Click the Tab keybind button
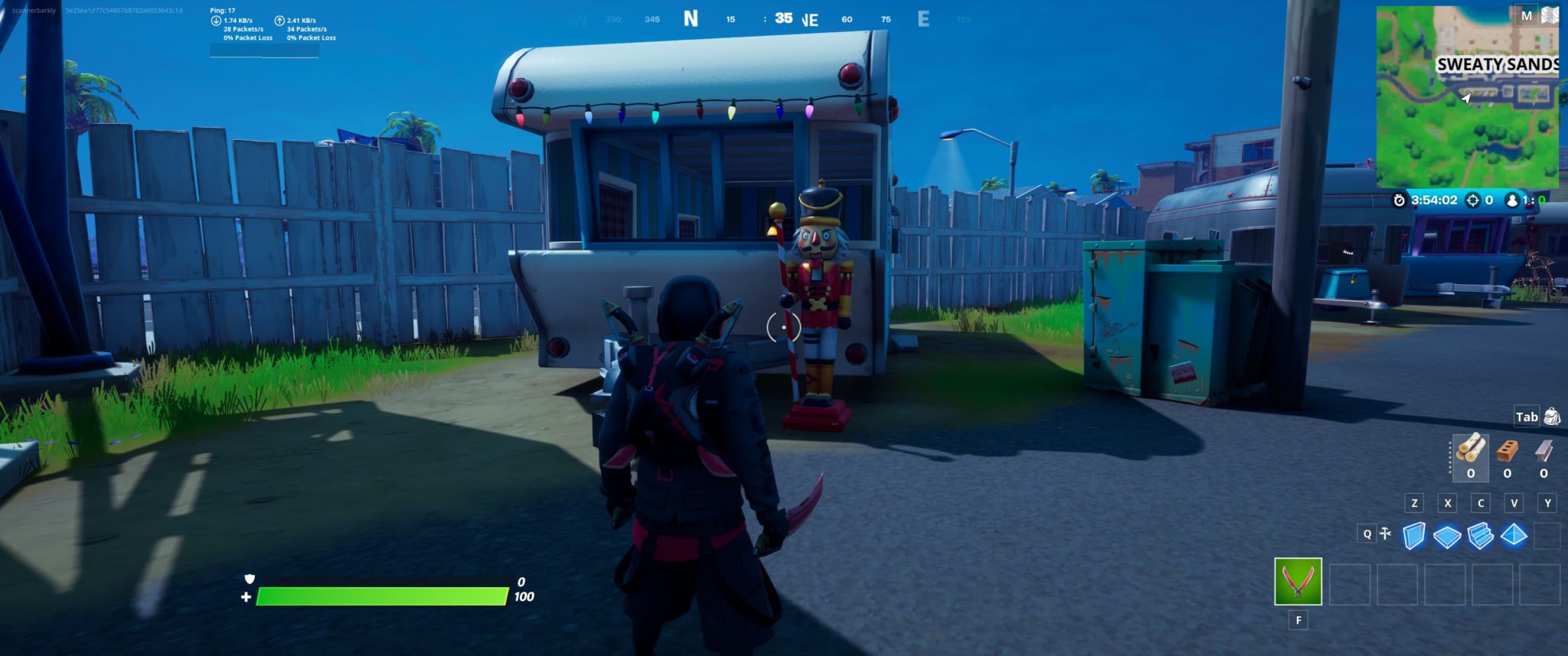Image resolution: width=1568 pixels, height=656 pixels. [1528, 416]
